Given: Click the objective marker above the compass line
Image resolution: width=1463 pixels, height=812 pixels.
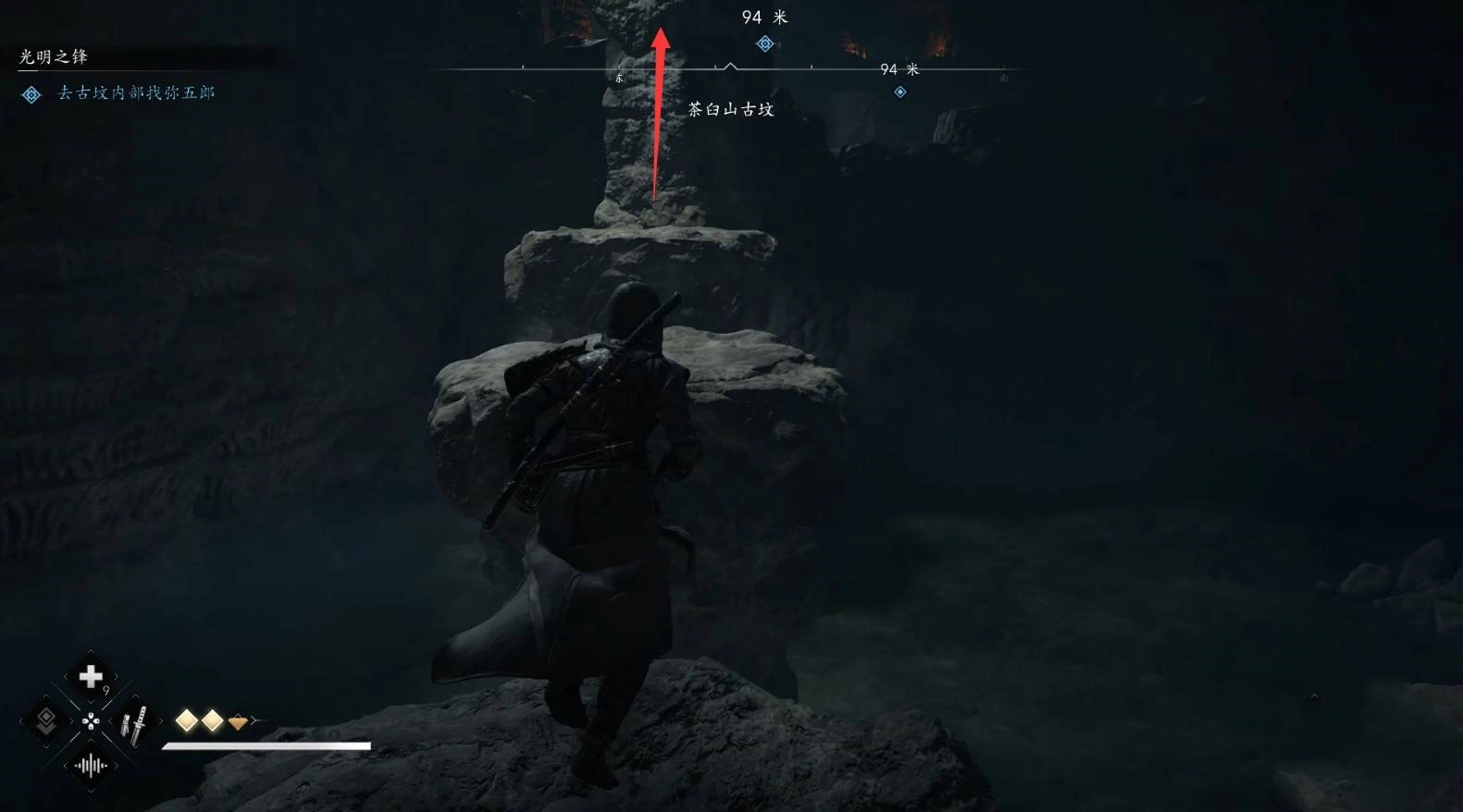Looking at the screenshot, I should [764, 43].
